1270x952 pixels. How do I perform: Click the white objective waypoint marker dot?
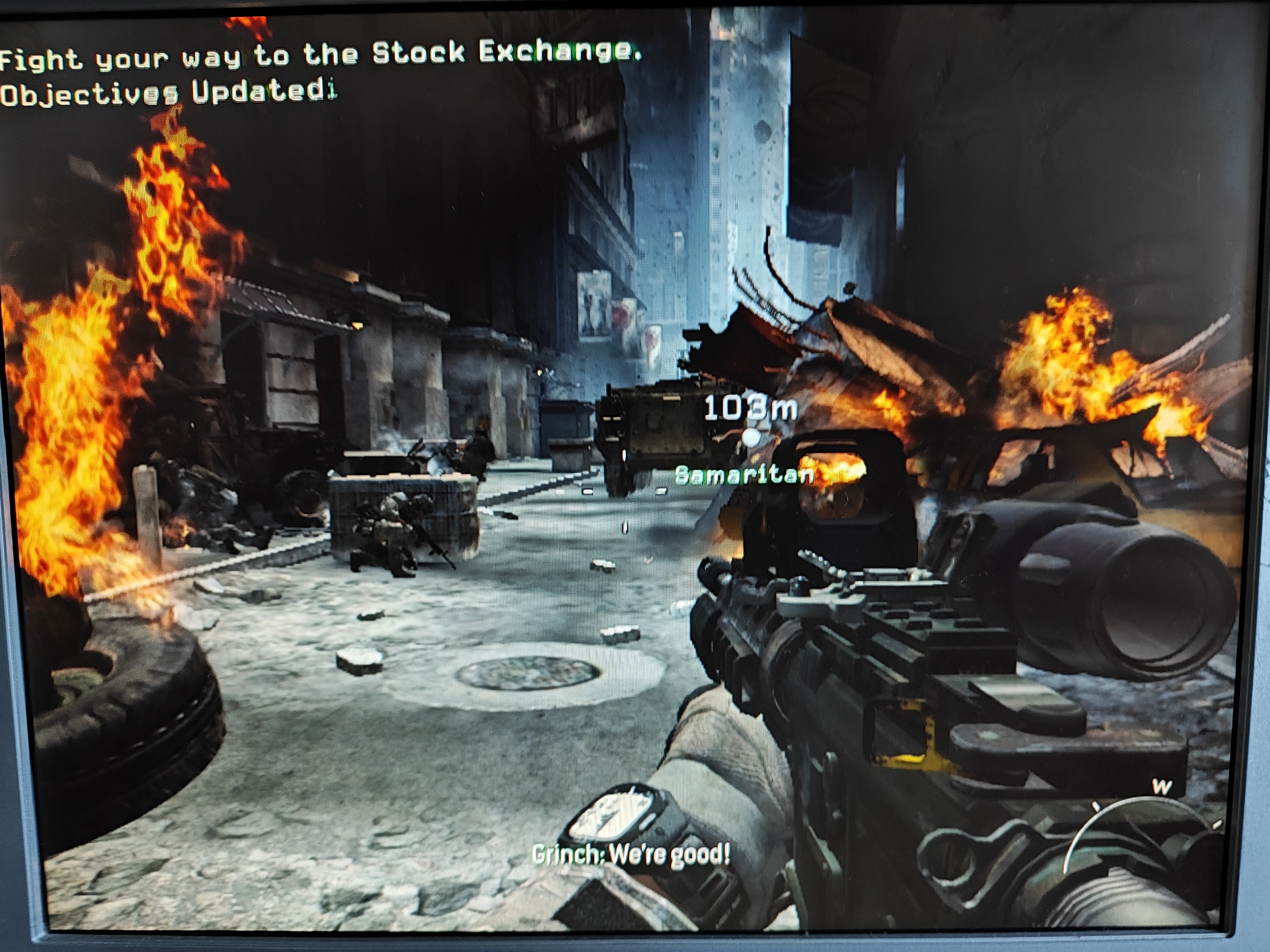point(751,438)
